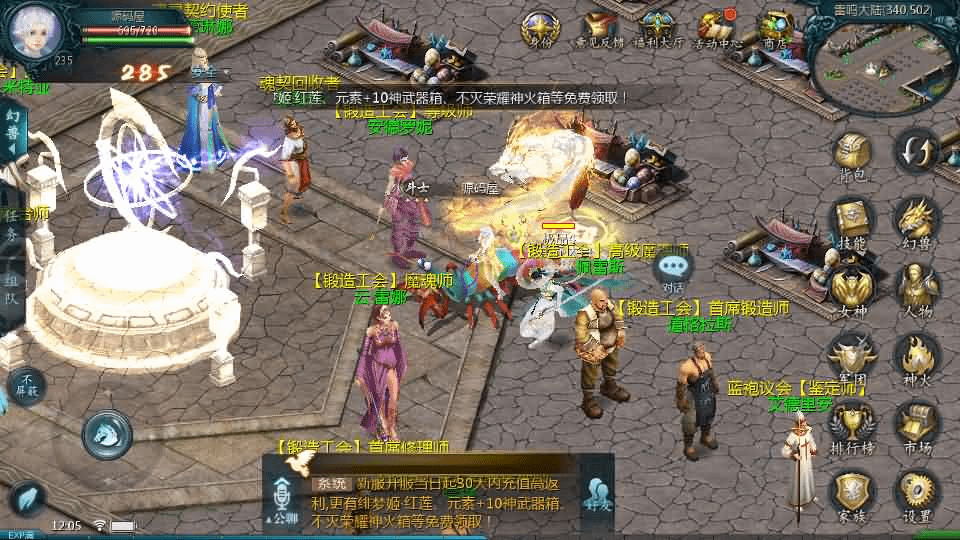Image resolution: width=960 pixels, height=540 pixels.
Task: Open the 幻兽 dragon menu
Action: pos(916,220)
